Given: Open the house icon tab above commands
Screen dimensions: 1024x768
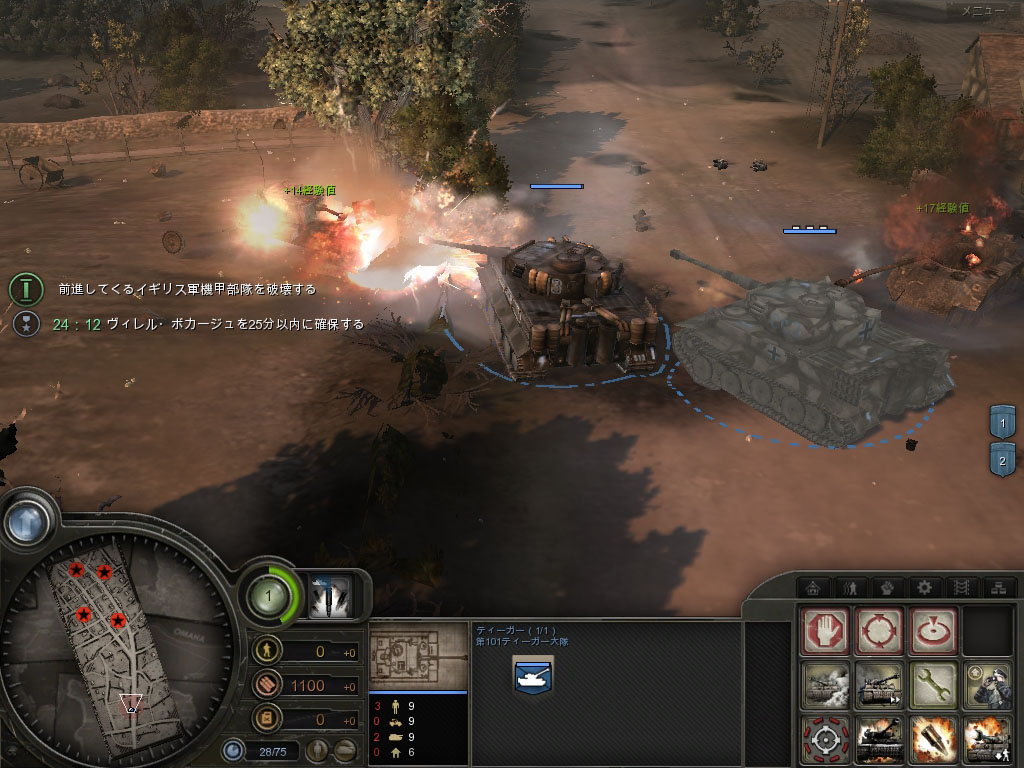Looking at the screenshot, I should 812,587.
